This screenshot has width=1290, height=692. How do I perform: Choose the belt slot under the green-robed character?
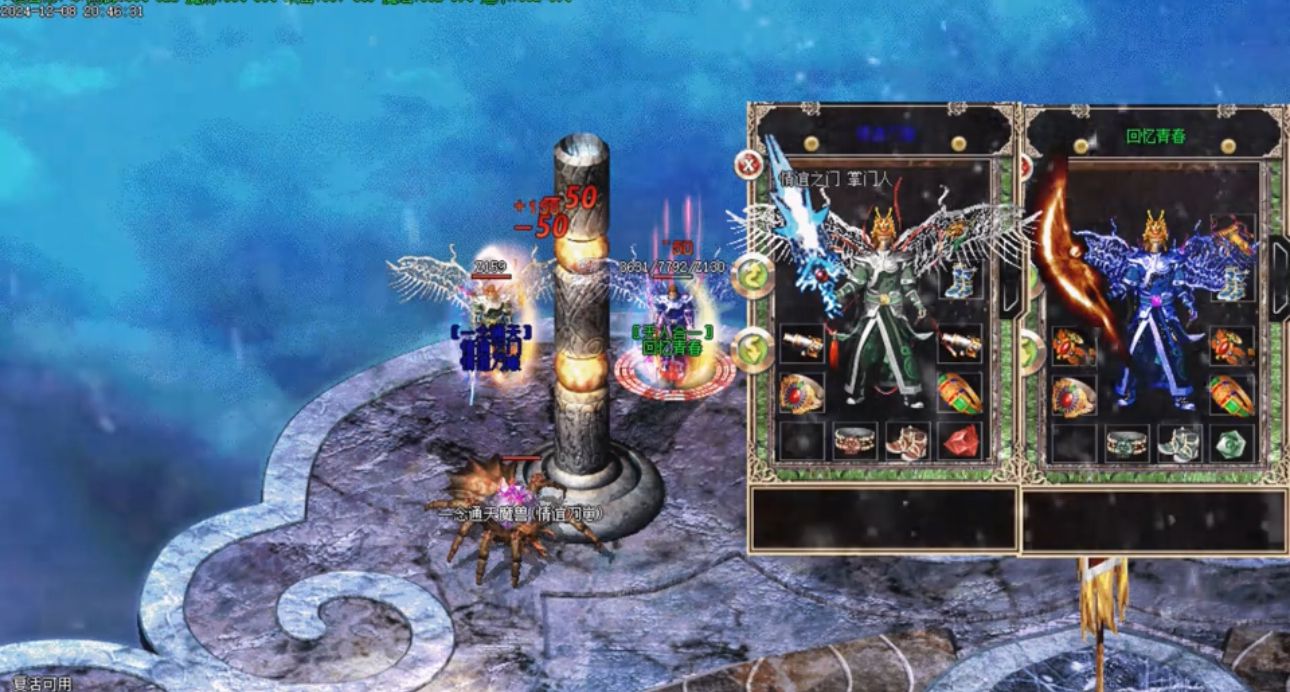(854, 441)
